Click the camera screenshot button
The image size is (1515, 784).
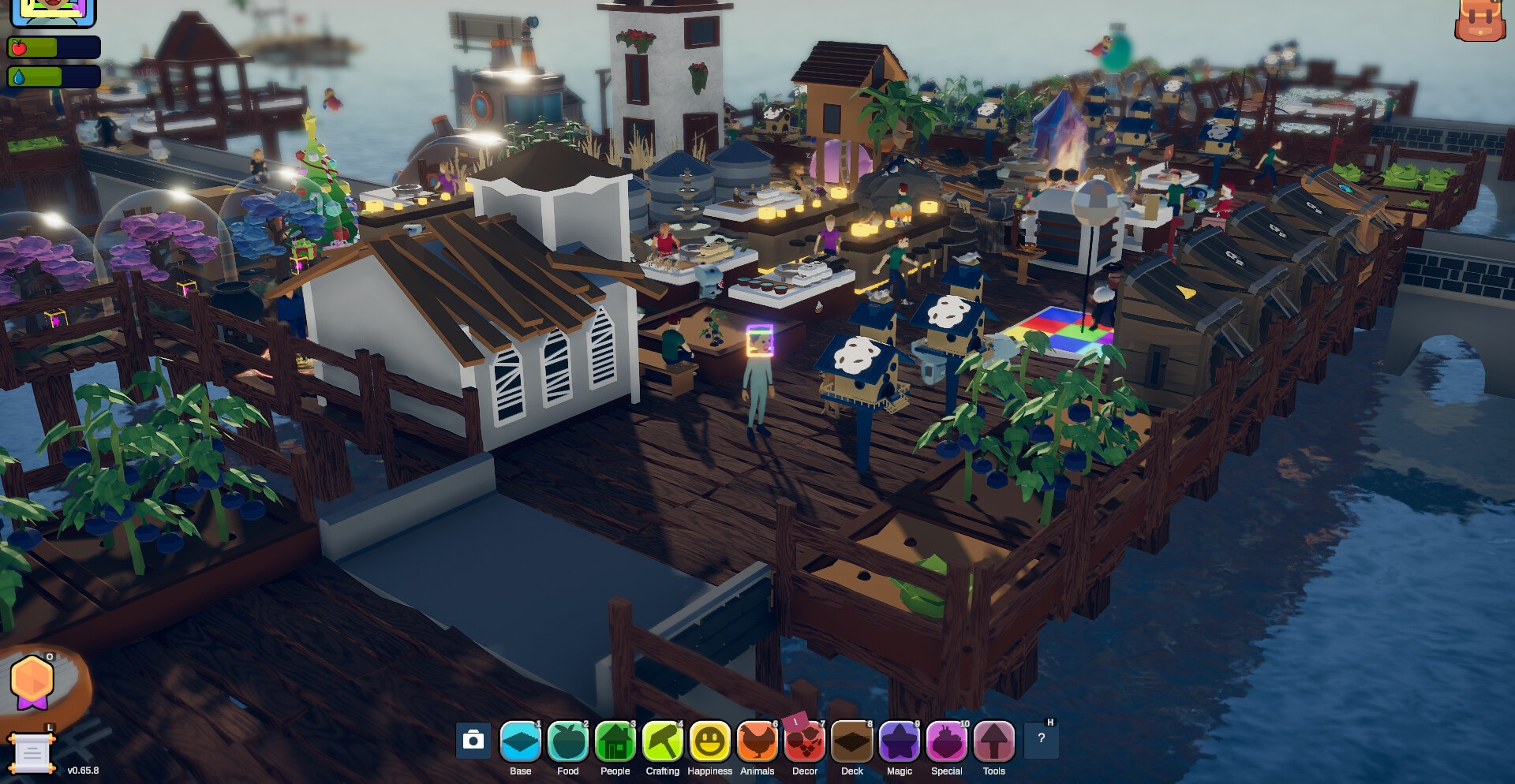point(473,740)
